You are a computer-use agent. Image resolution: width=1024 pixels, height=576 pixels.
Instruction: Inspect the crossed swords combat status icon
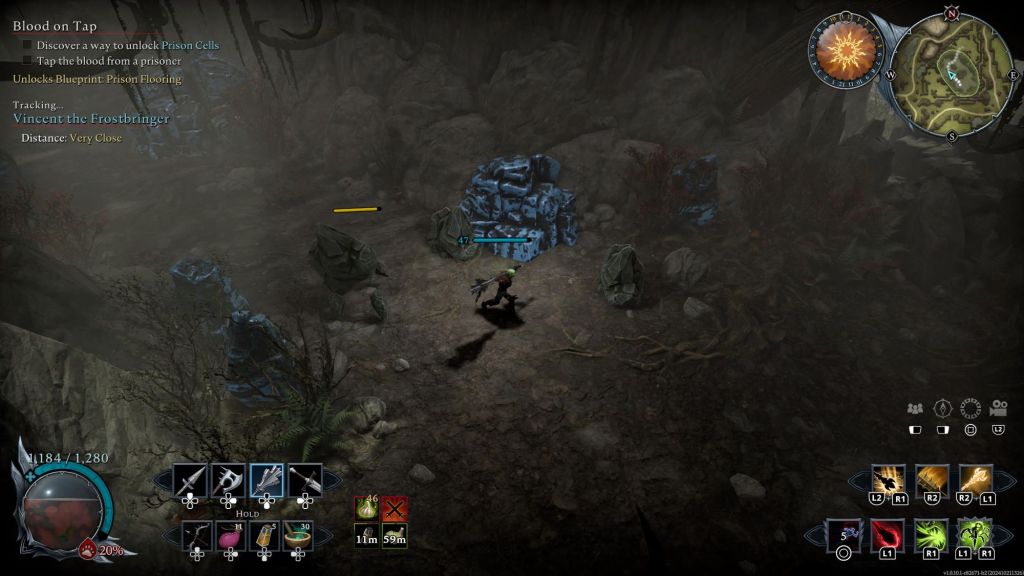(x=394, y=509)
